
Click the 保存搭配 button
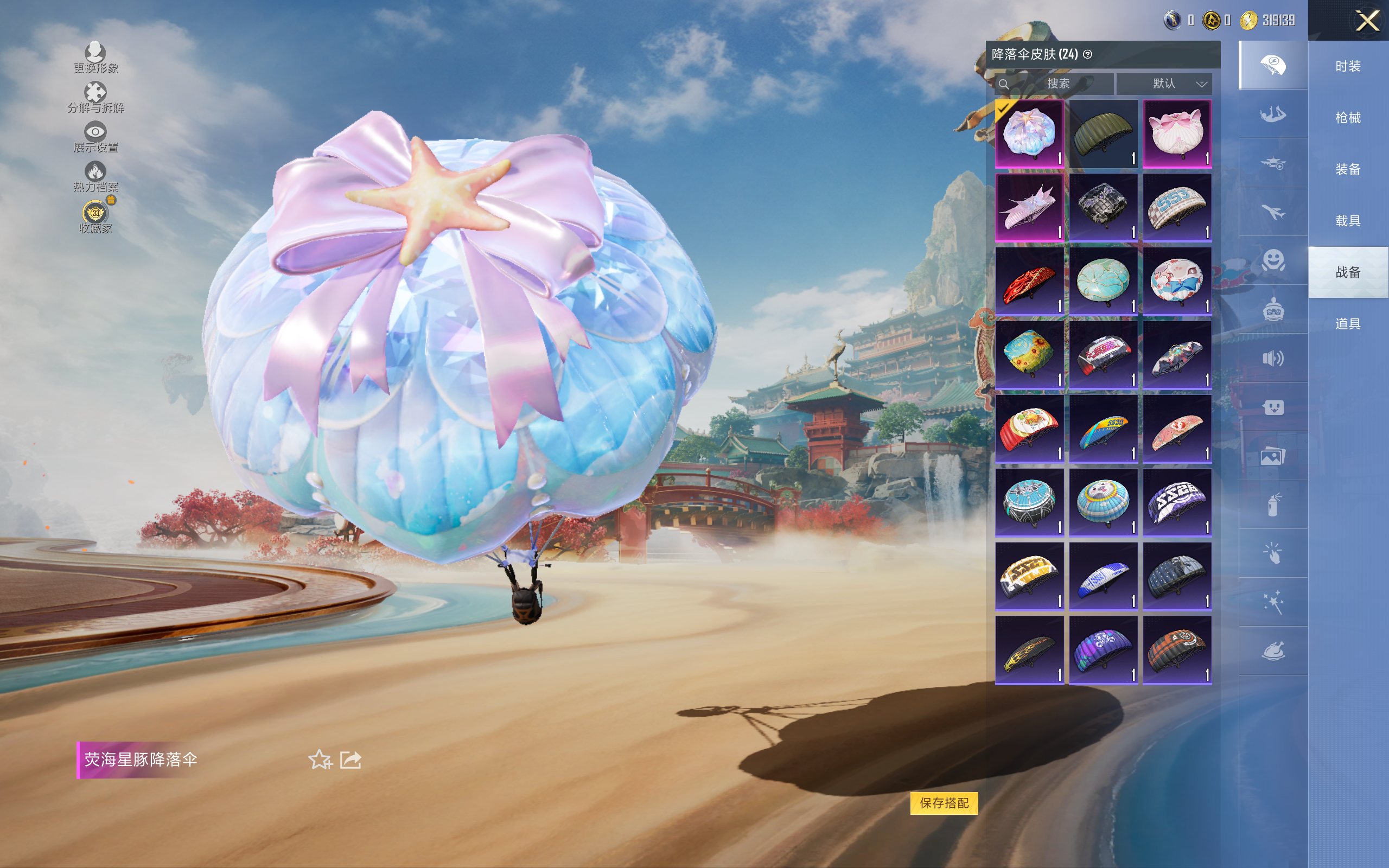pyautogui.click(x=944, y=802)
